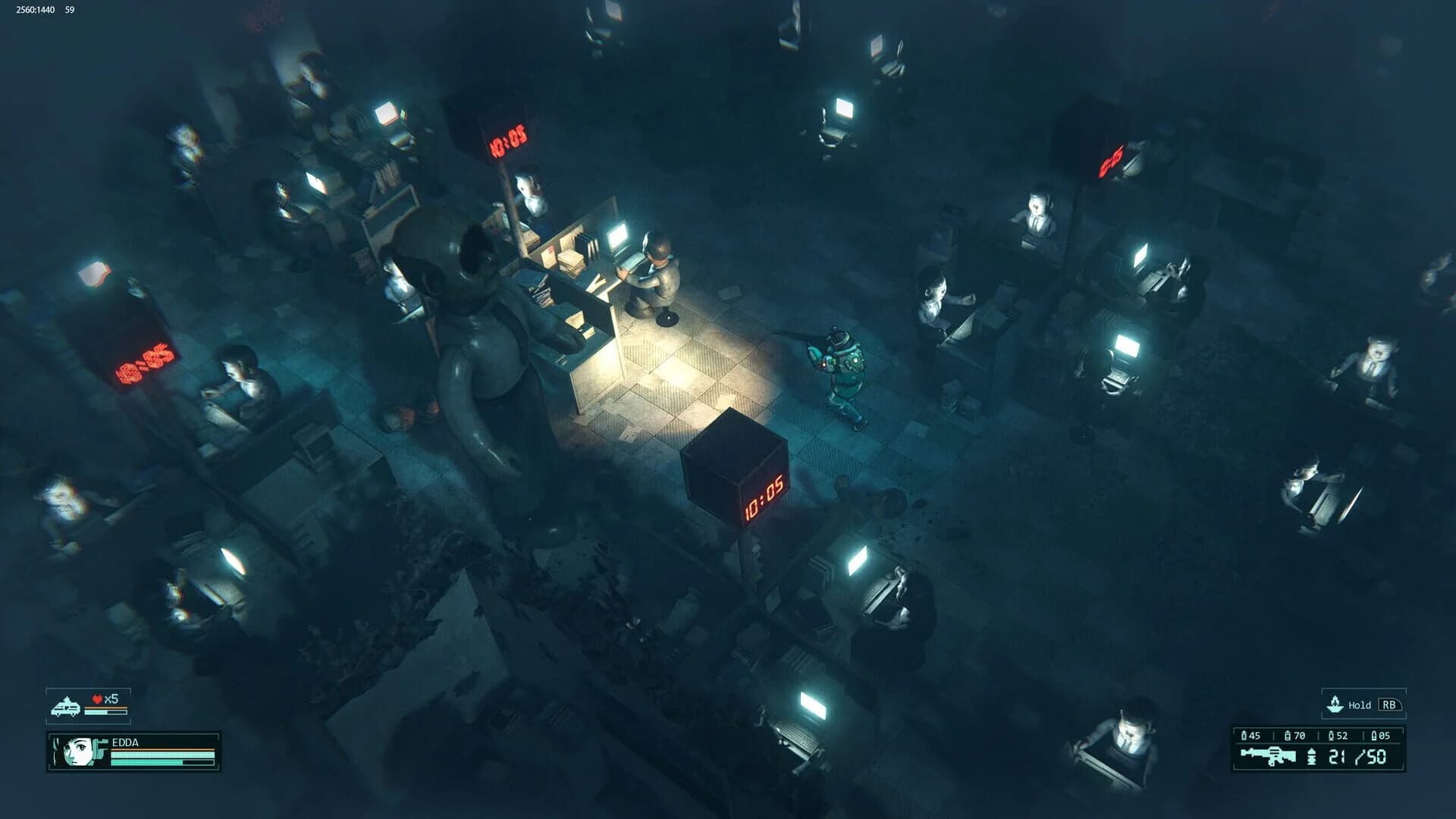
Task: Click the bullet icon next to the 45 ammo count
Action: 1244,736
